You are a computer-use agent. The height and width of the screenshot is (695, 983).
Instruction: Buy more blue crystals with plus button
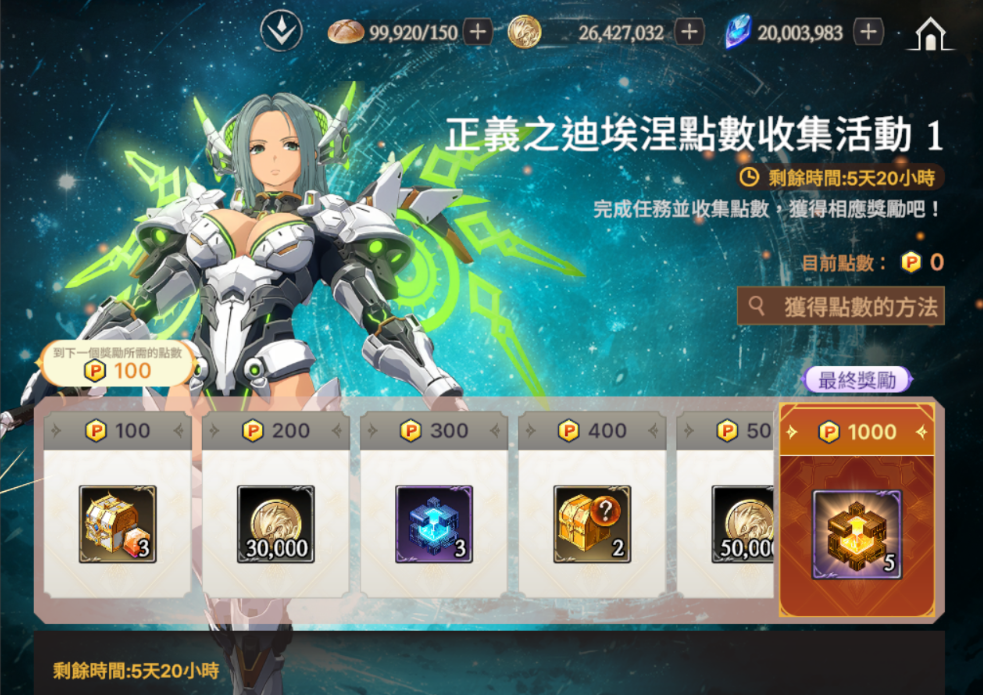point(868,32)
